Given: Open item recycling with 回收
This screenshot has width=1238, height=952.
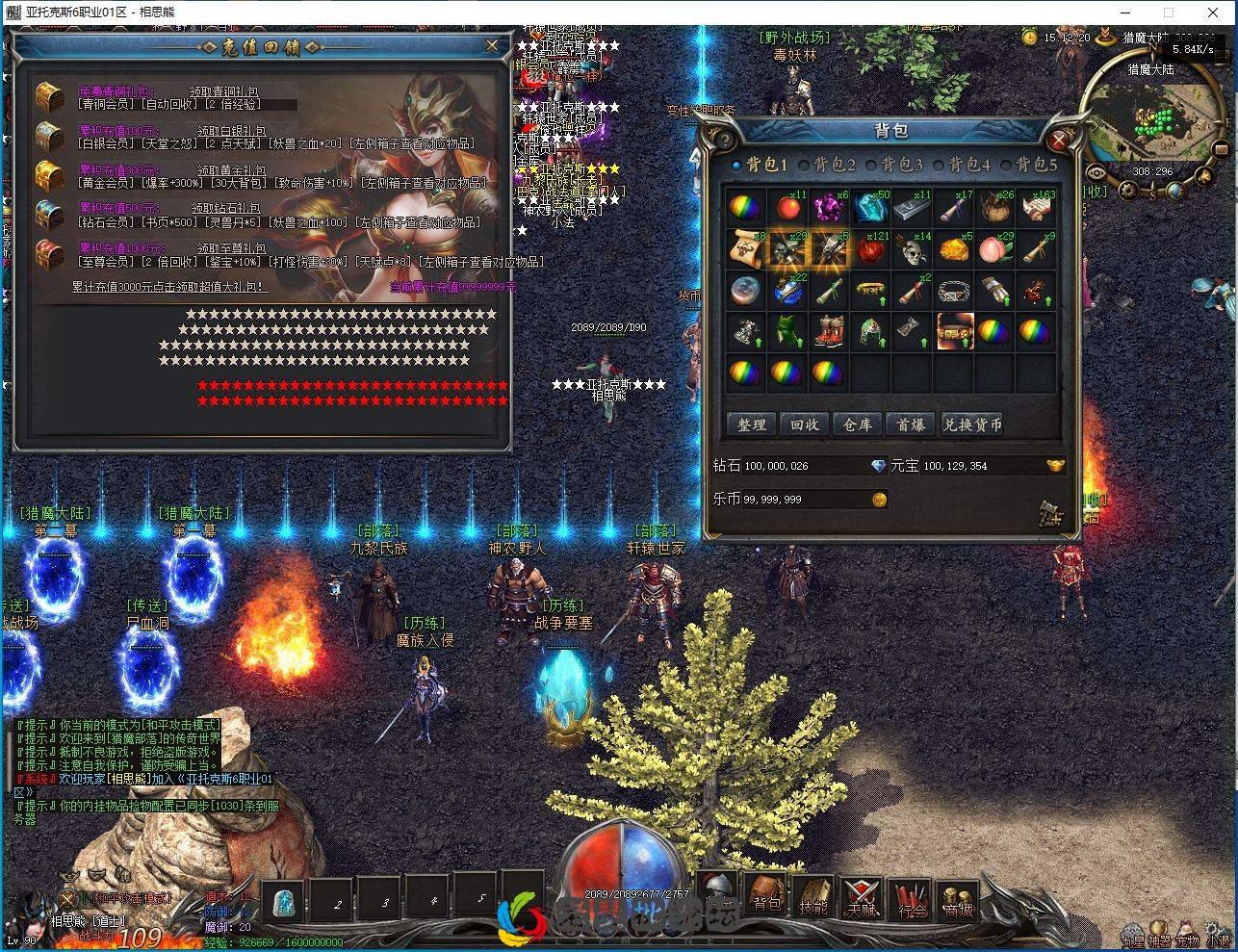Looking at the screenshot, I should tap(805, 425).
